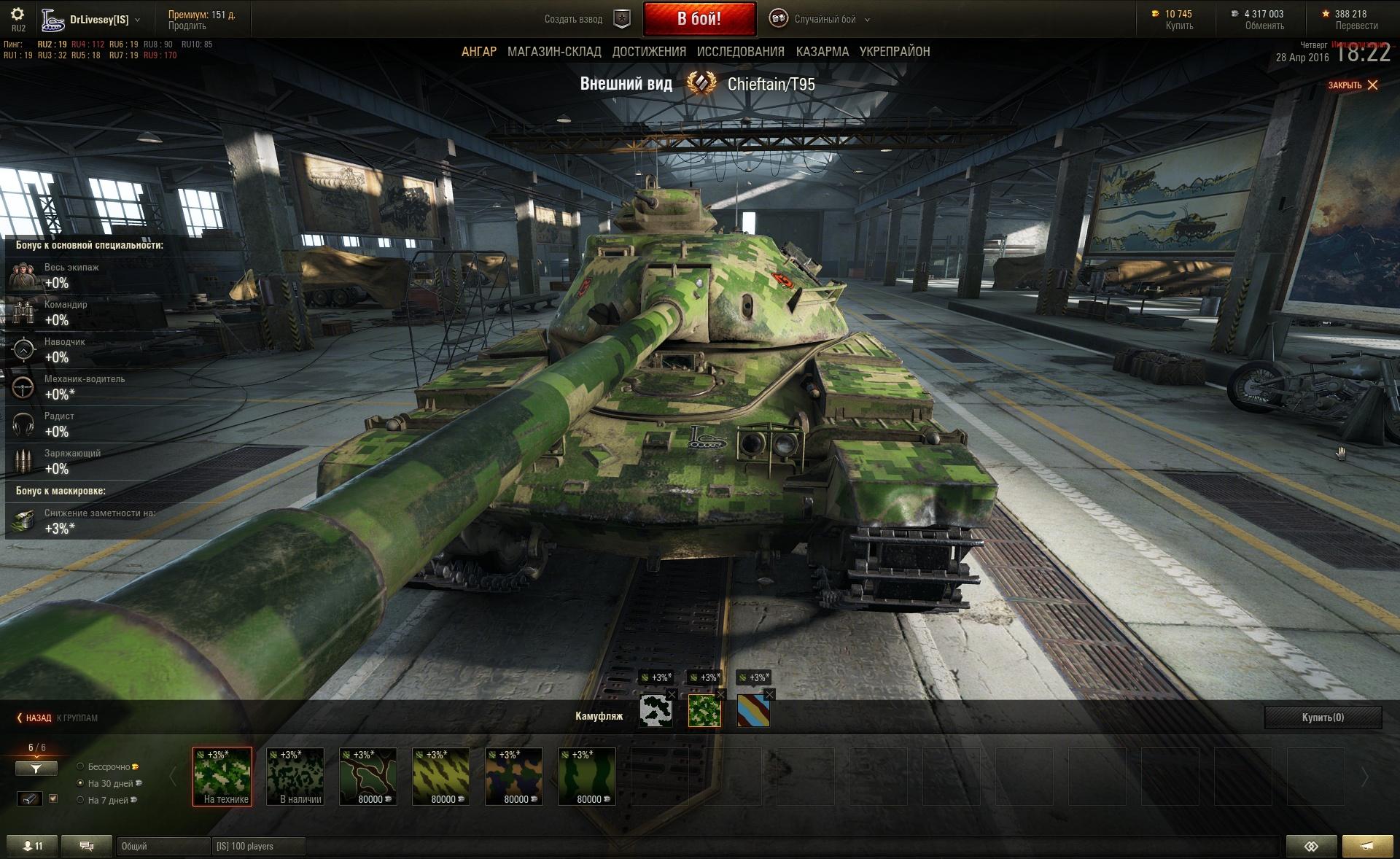The height and width of the screenshot is (859, 1400).
Task: Open the settings gear menu
Action: click(18, 15)
